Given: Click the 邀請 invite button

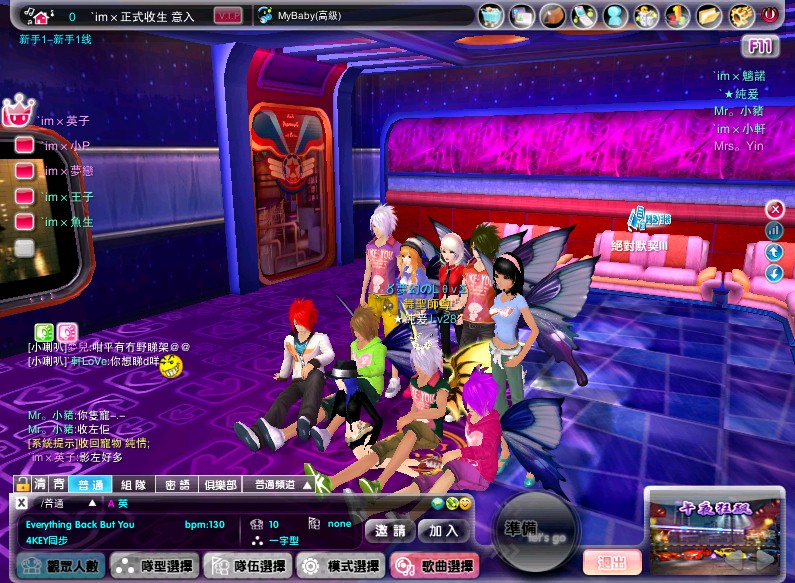Looking at the screenshot, I should click(390, 531).
